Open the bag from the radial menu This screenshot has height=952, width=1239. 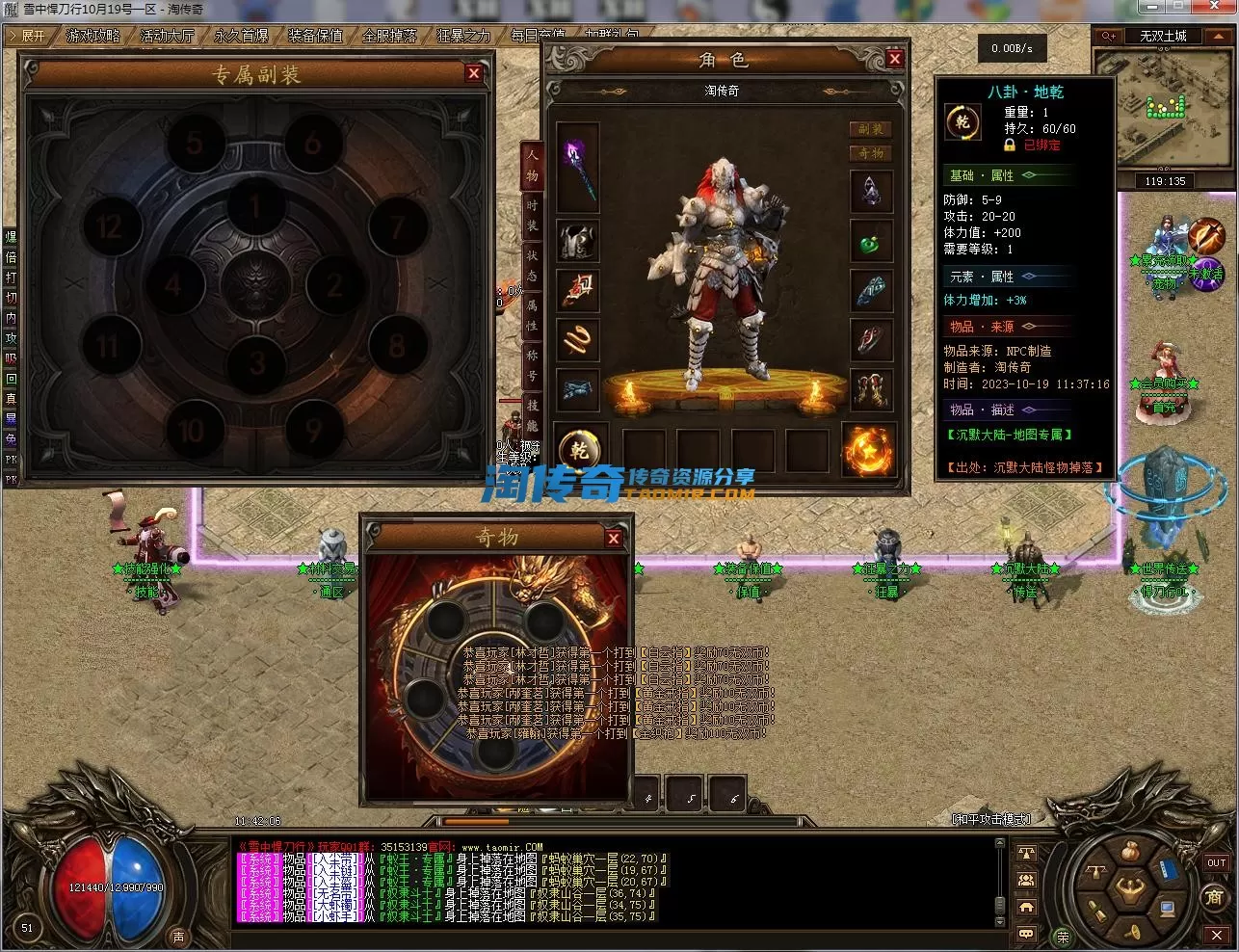coord(1125,852)
